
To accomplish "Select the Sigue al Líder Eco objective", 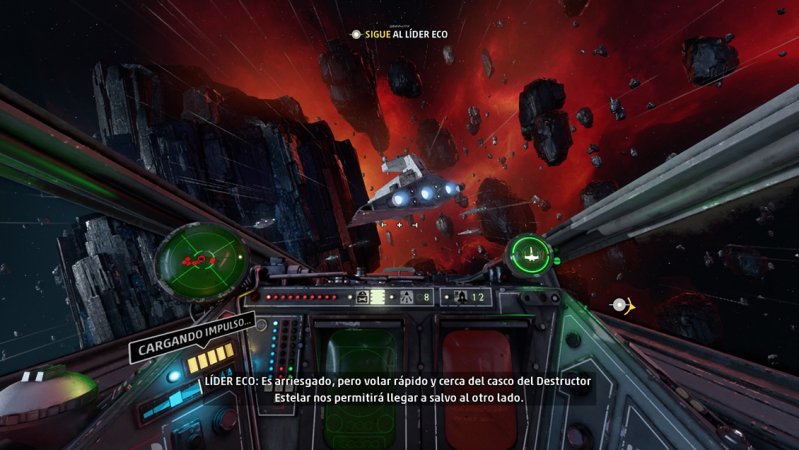I will tap(402, 34).
